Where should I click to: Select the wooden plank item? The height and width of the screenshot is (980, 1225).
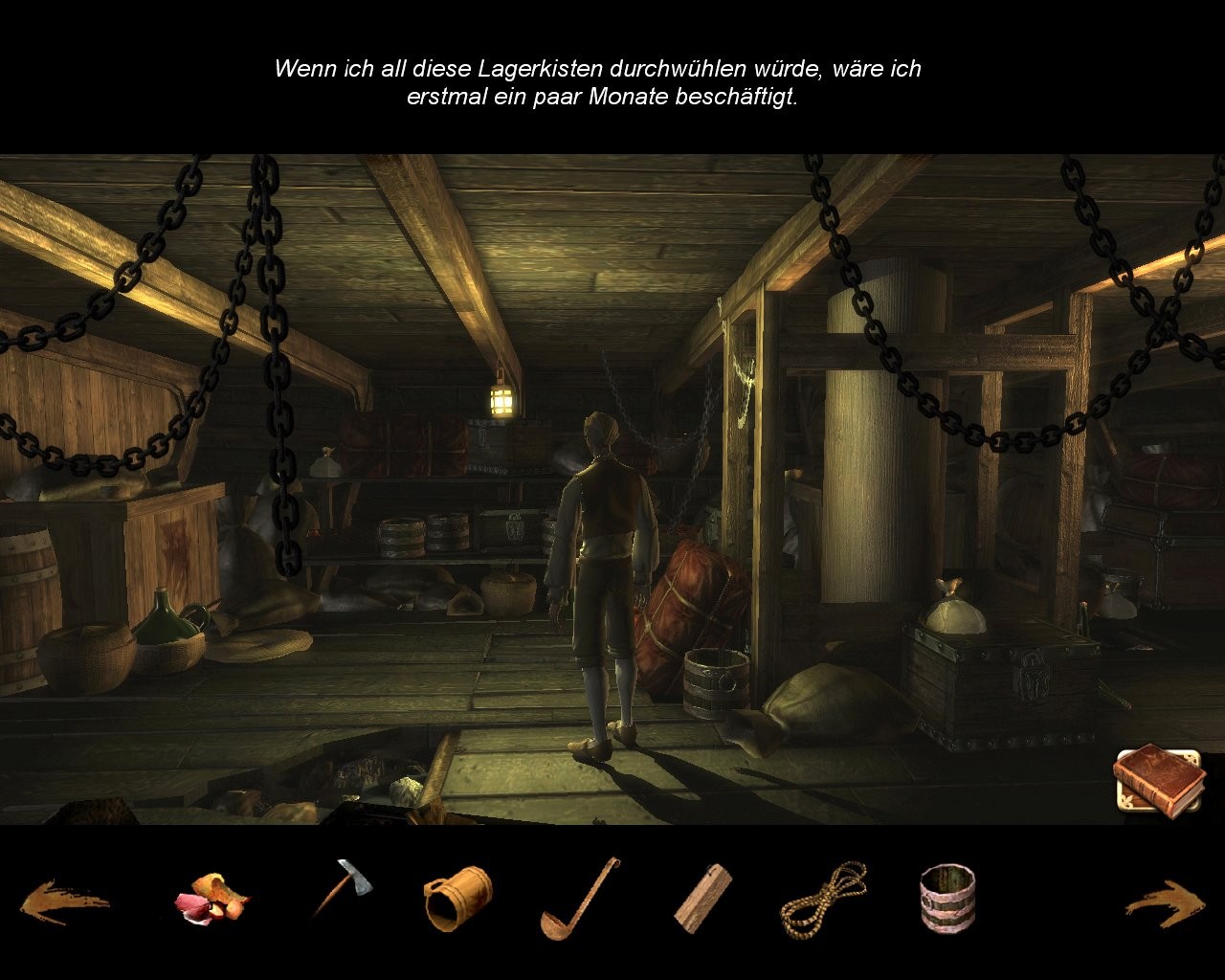tap(702, 898)
